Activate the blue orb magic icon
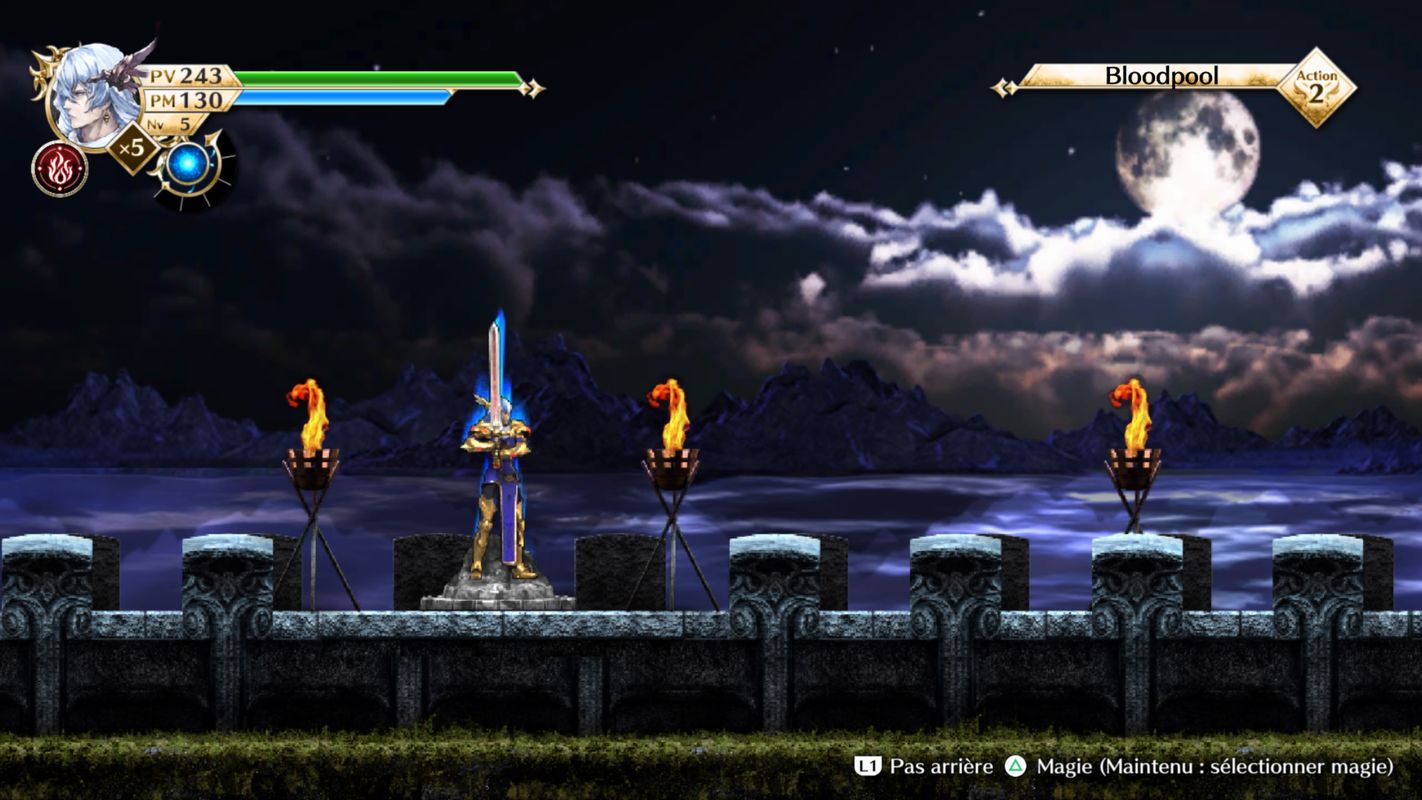The width and height of the screenshot is (1422, 800). (187, 165)
